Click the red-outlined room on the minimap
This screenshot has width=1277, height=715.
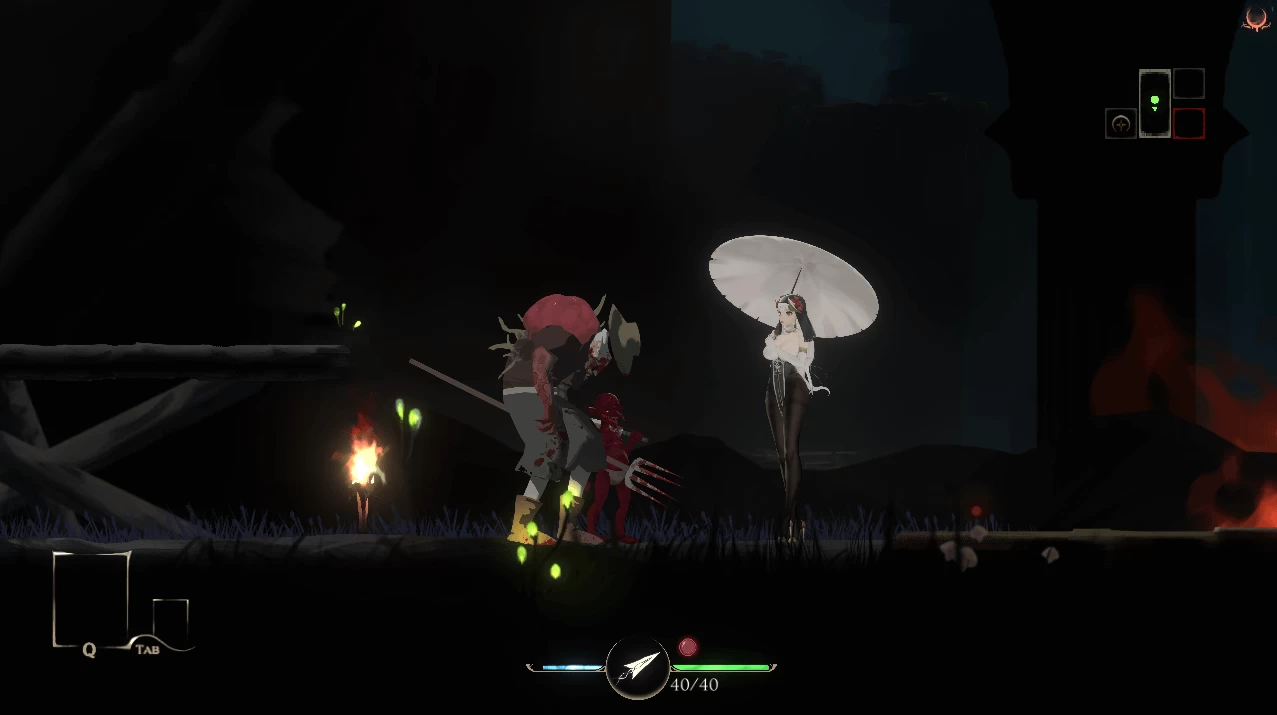click(x=1189, y=124)
